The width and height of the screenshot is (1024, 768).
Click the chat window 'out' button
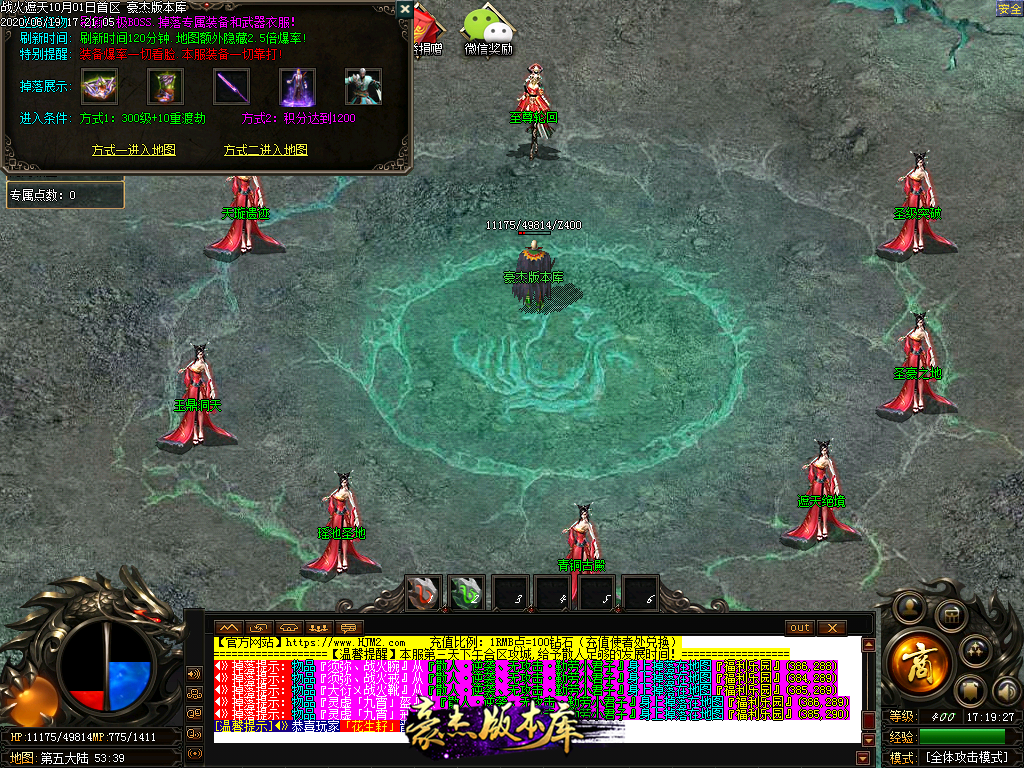click(800, 628)
